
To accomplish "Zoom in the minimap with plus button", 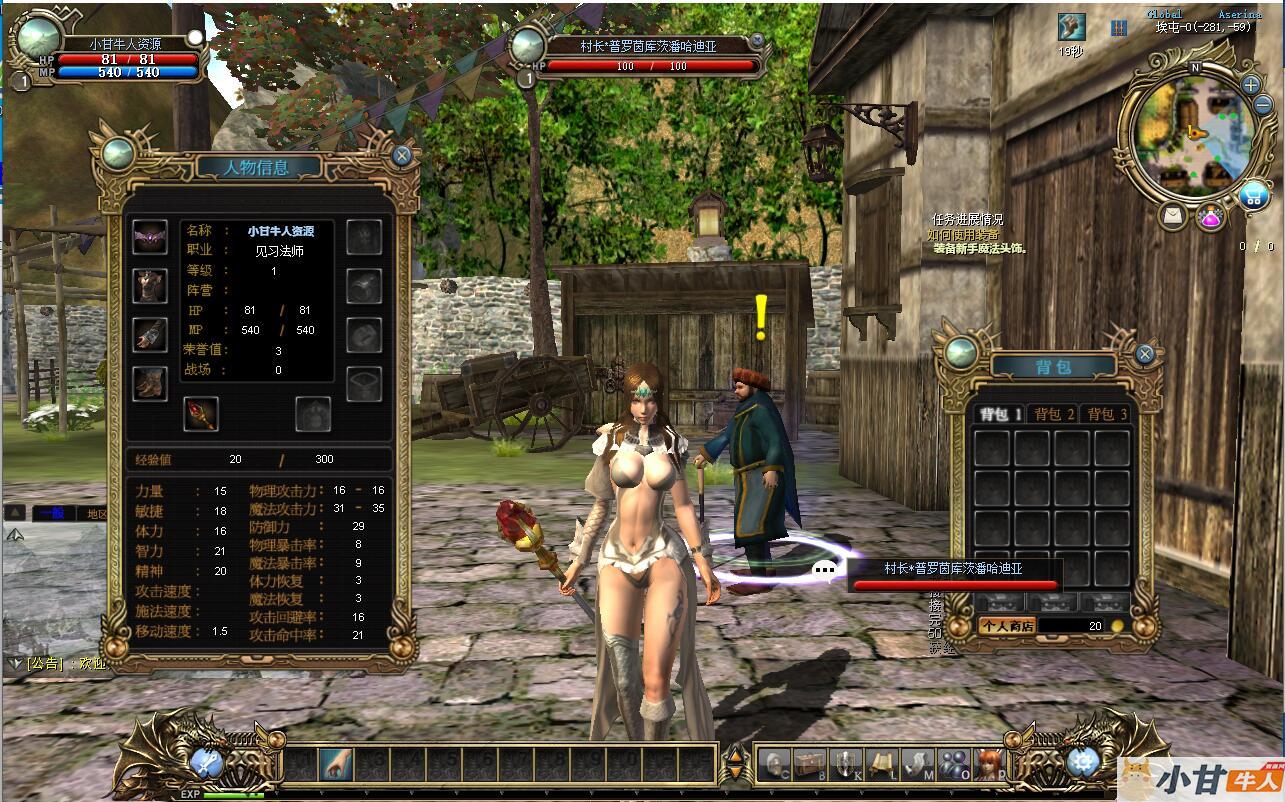I will coord(1251,85).
